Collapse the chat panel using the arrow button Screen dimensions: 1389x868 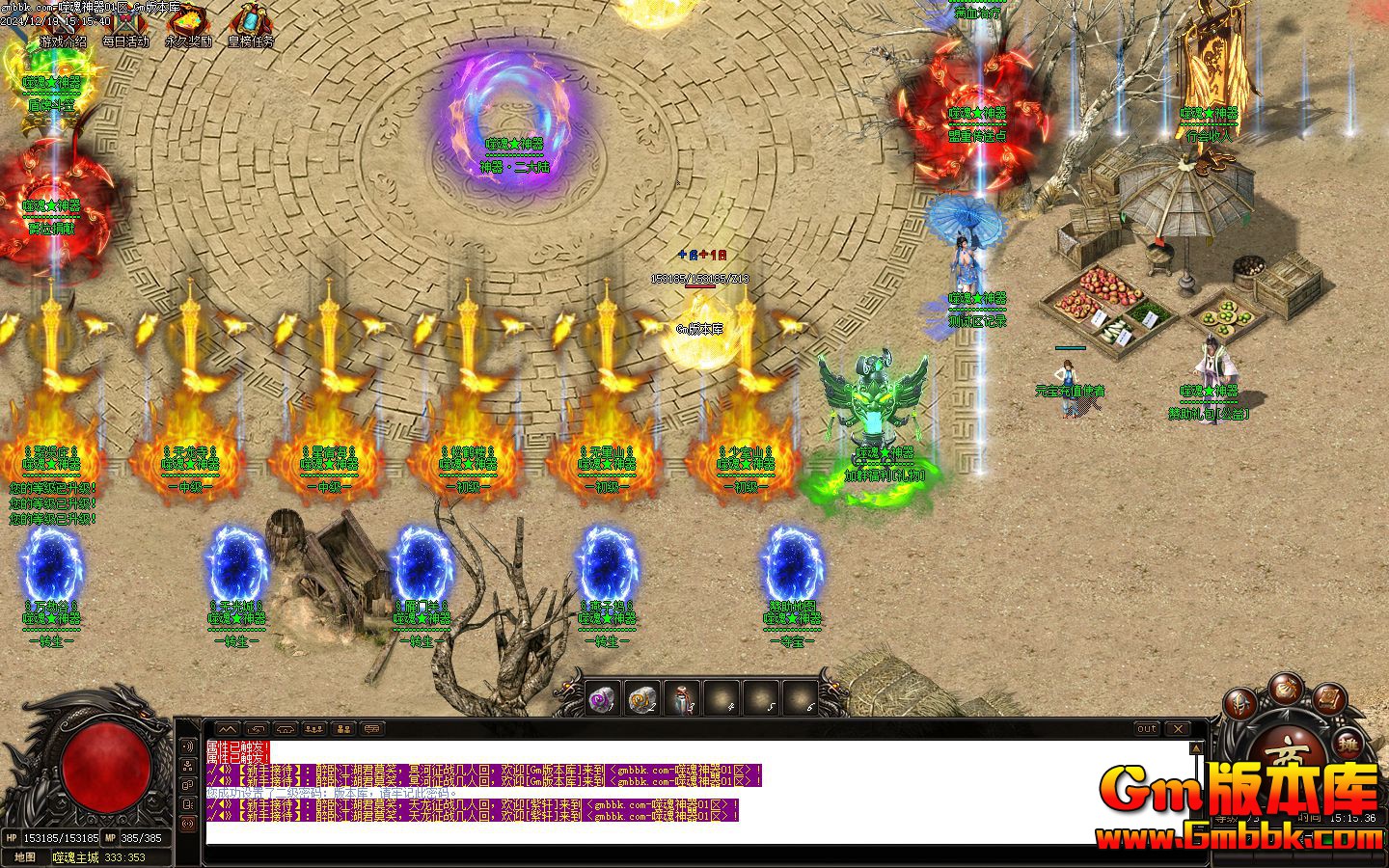228,729
